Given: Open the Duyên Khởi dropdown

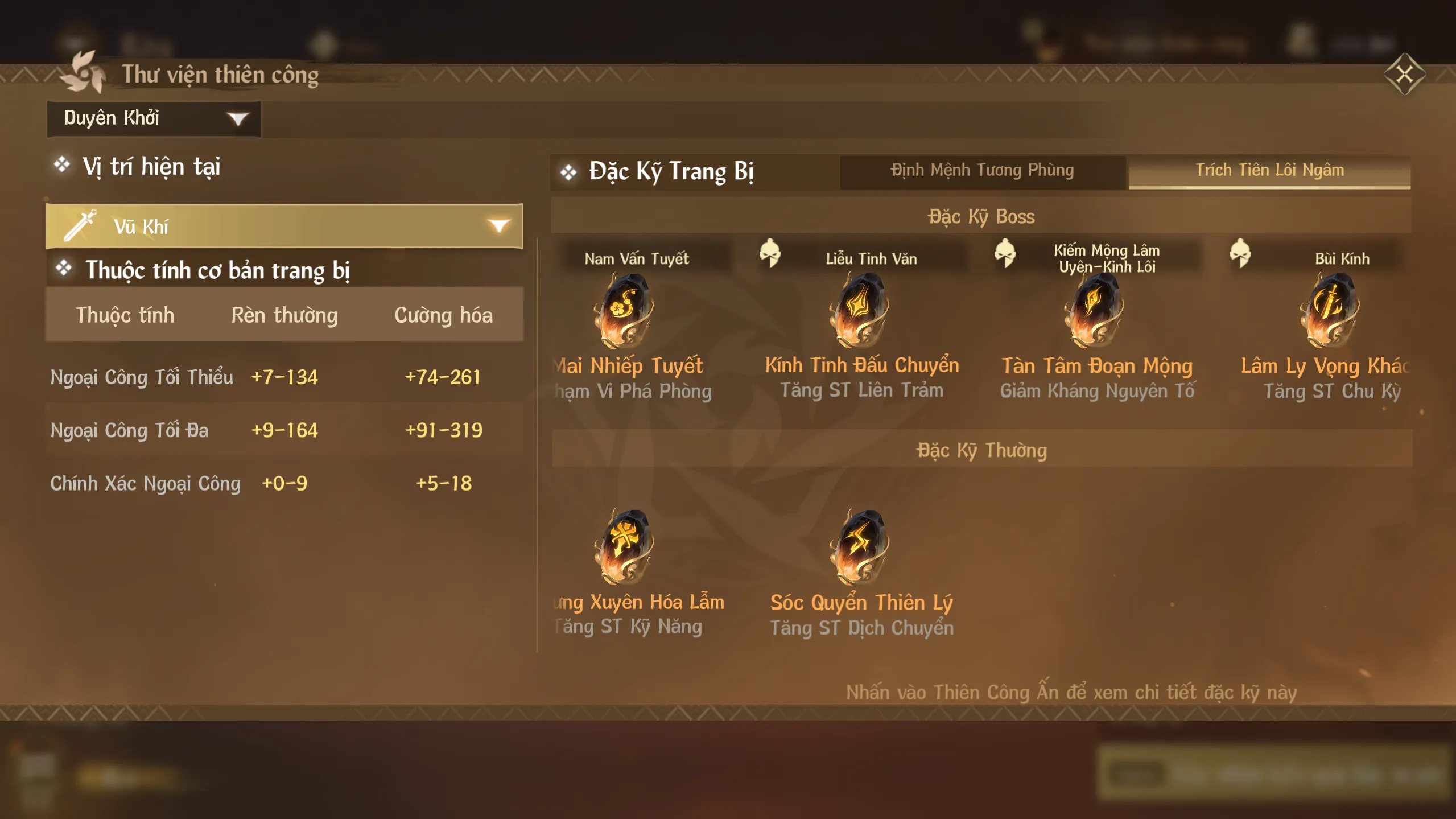Looking at the screenshot, I should (154, 118).
